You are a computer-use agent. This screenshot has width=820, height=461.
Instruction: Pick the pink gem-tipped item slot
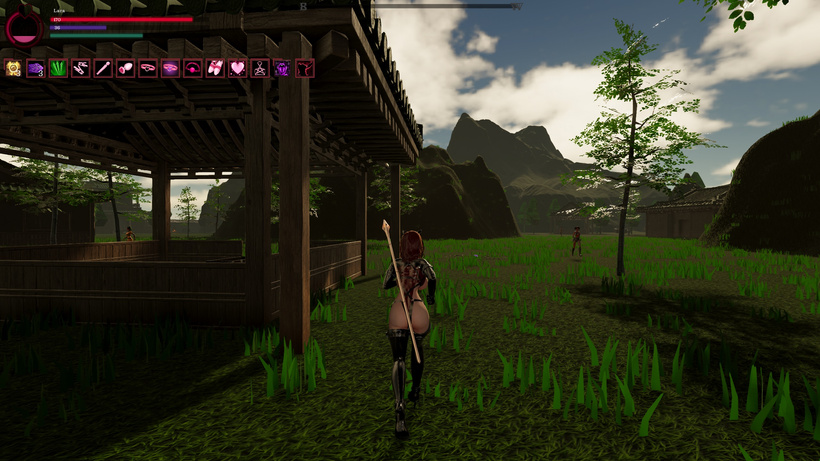click(125, 68)
